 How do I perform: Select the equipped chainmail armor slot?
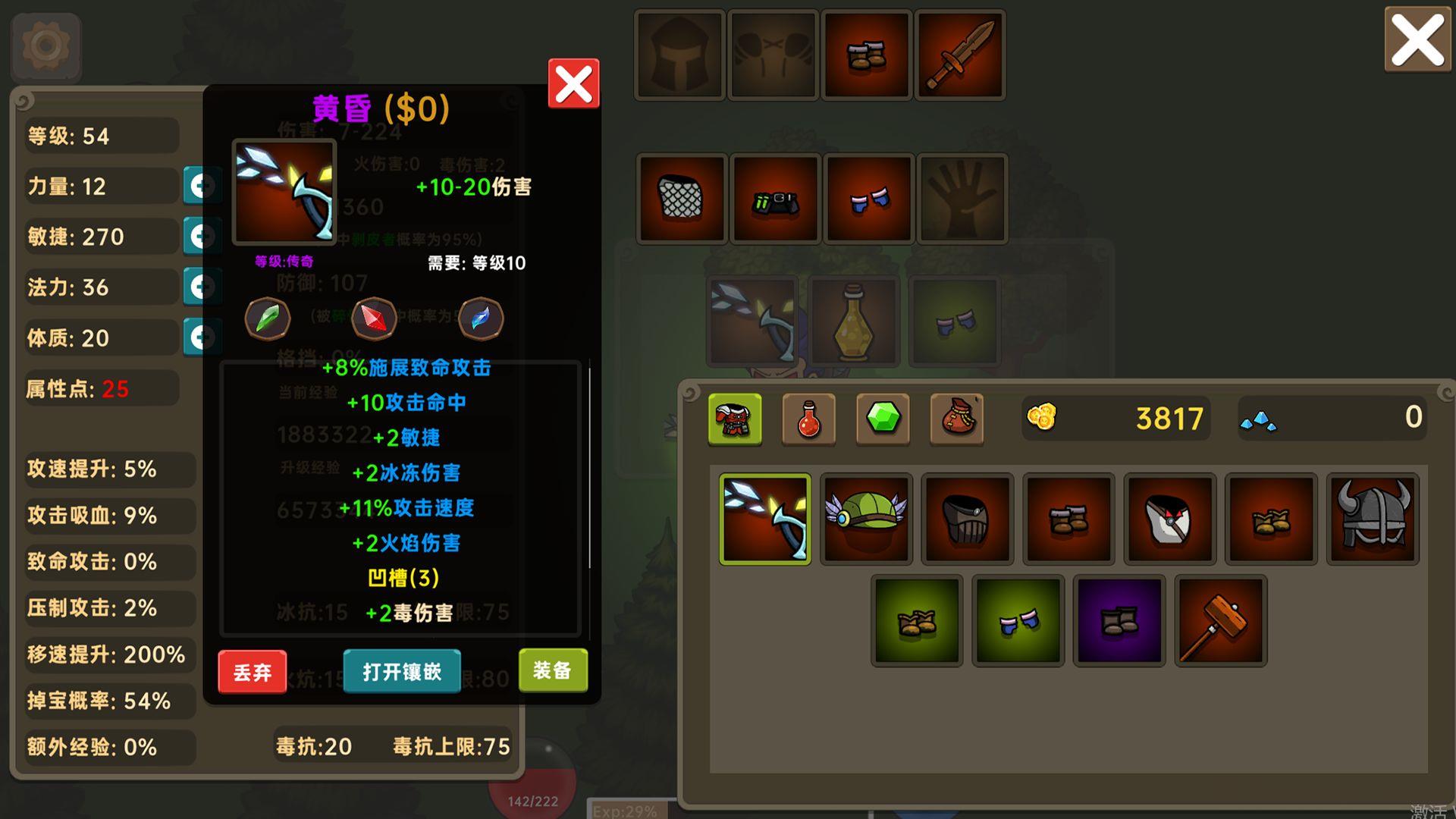(x=682, y=199)
